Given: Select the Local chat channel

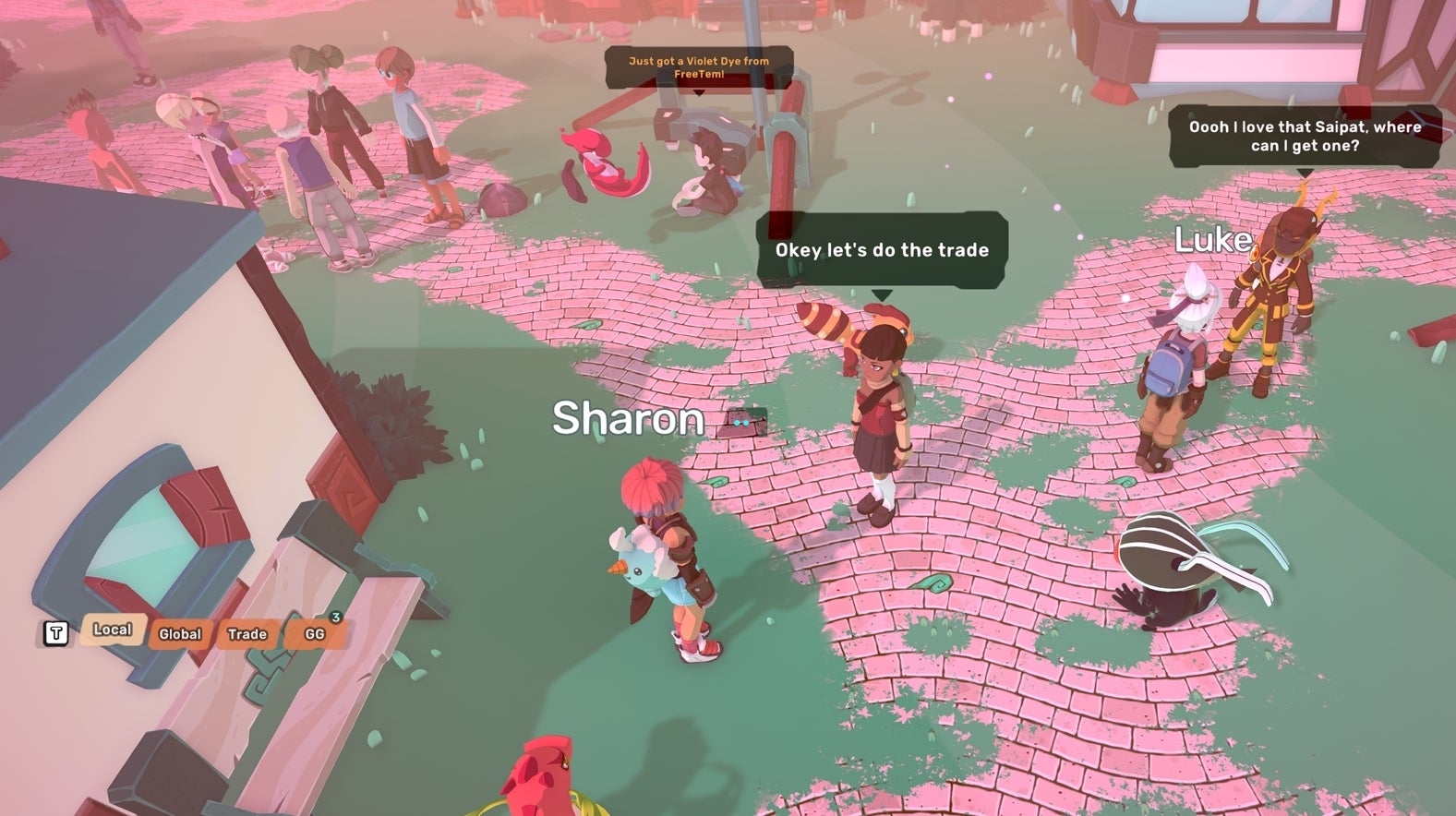Looking at the screenshot, I should click(x=112, y=630).
